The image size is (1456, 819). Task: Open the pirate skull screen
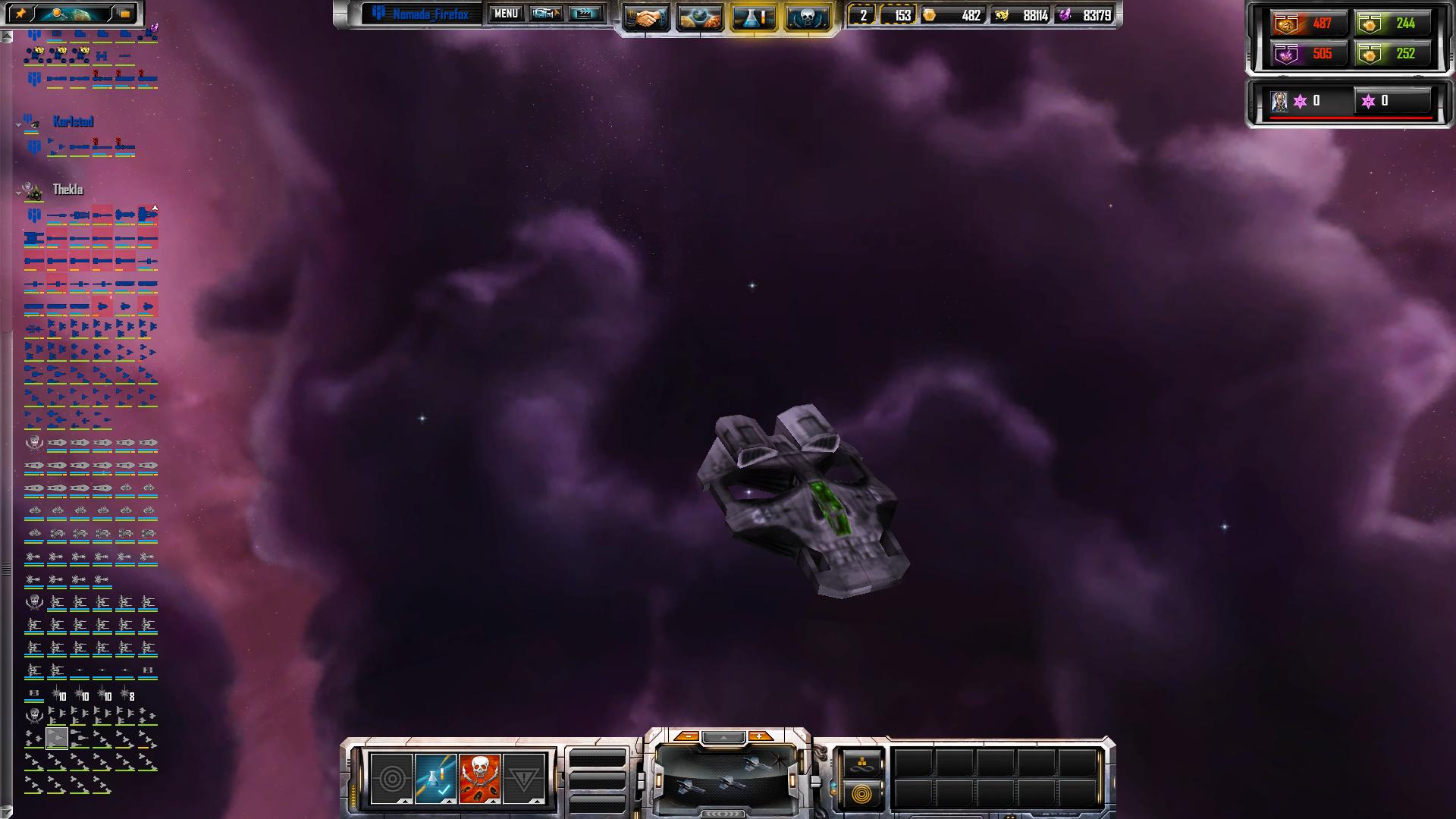point(807,18)
